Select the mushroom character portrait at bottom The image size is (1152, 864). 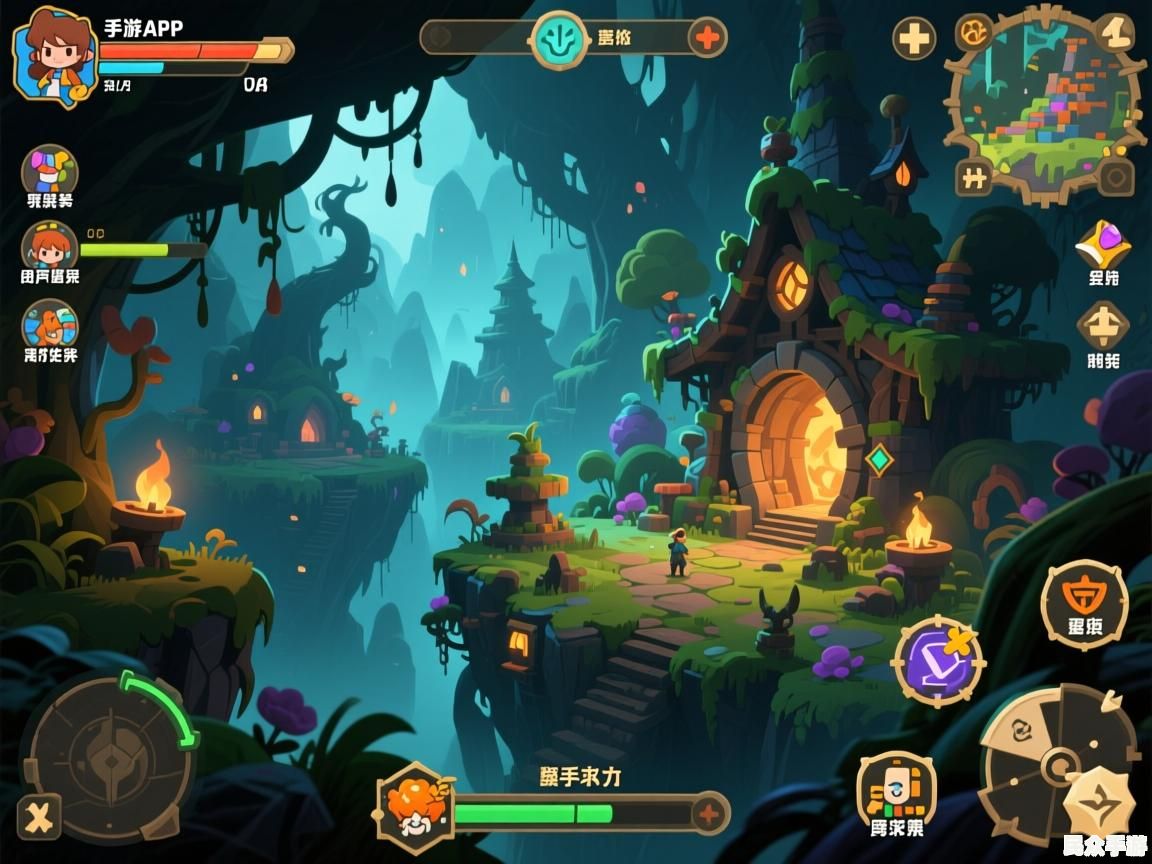pyautogui.click(x=414, y=806)
